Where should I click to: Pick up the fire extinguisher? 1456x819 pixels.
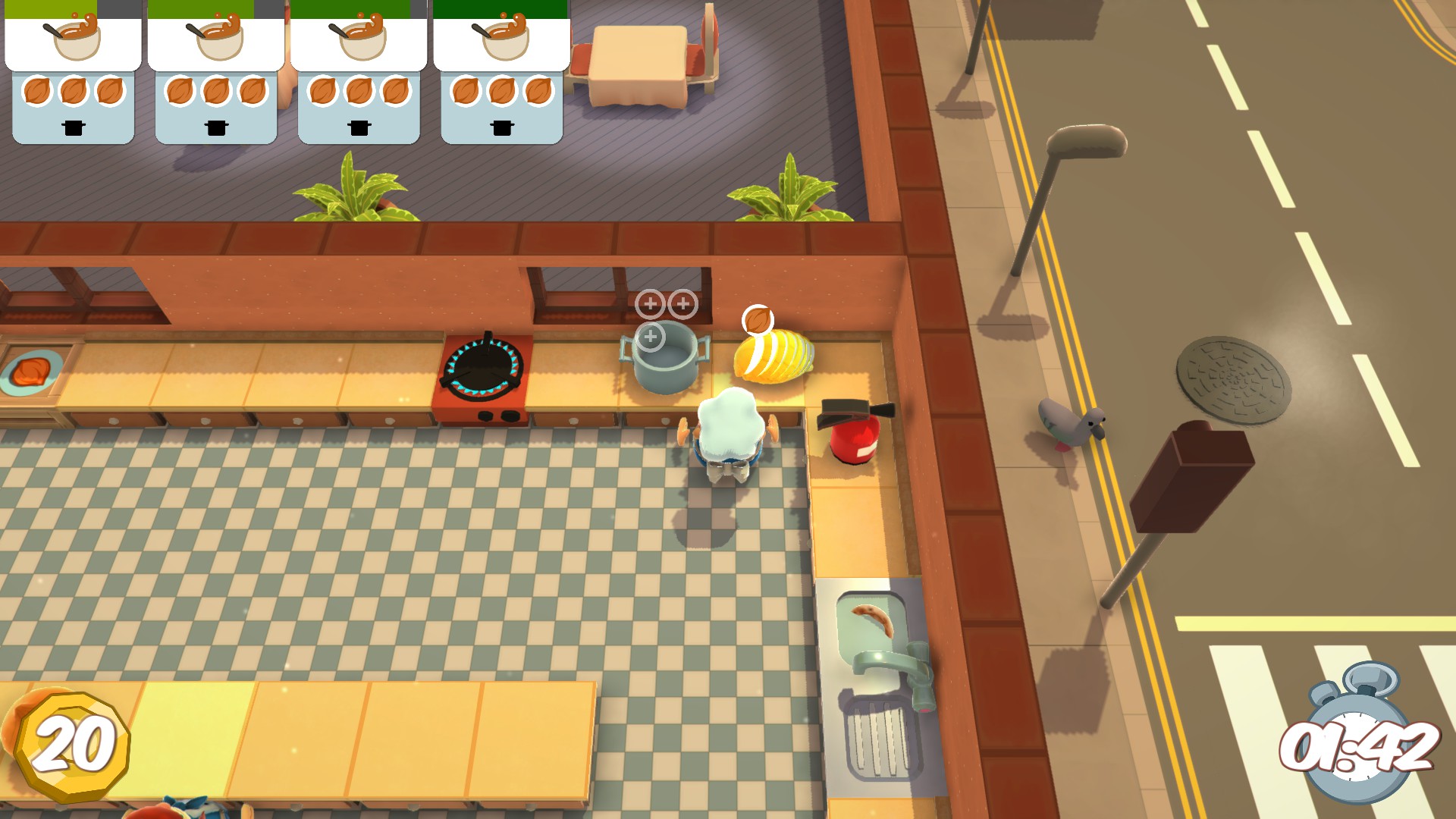(x=853, y=440)
